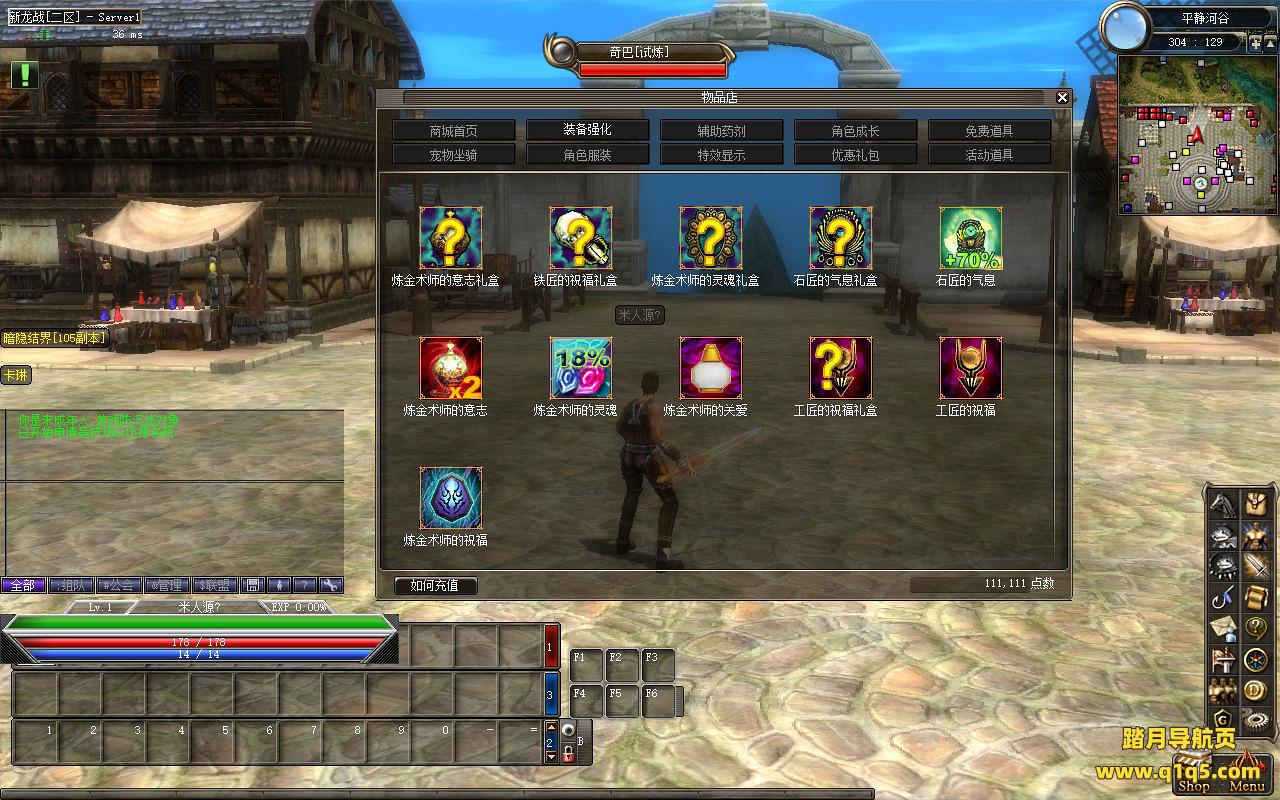The height and width of the screenshot is (800, 1280).
Task: Click the 如何充值 recharge button
Action: 435,585
